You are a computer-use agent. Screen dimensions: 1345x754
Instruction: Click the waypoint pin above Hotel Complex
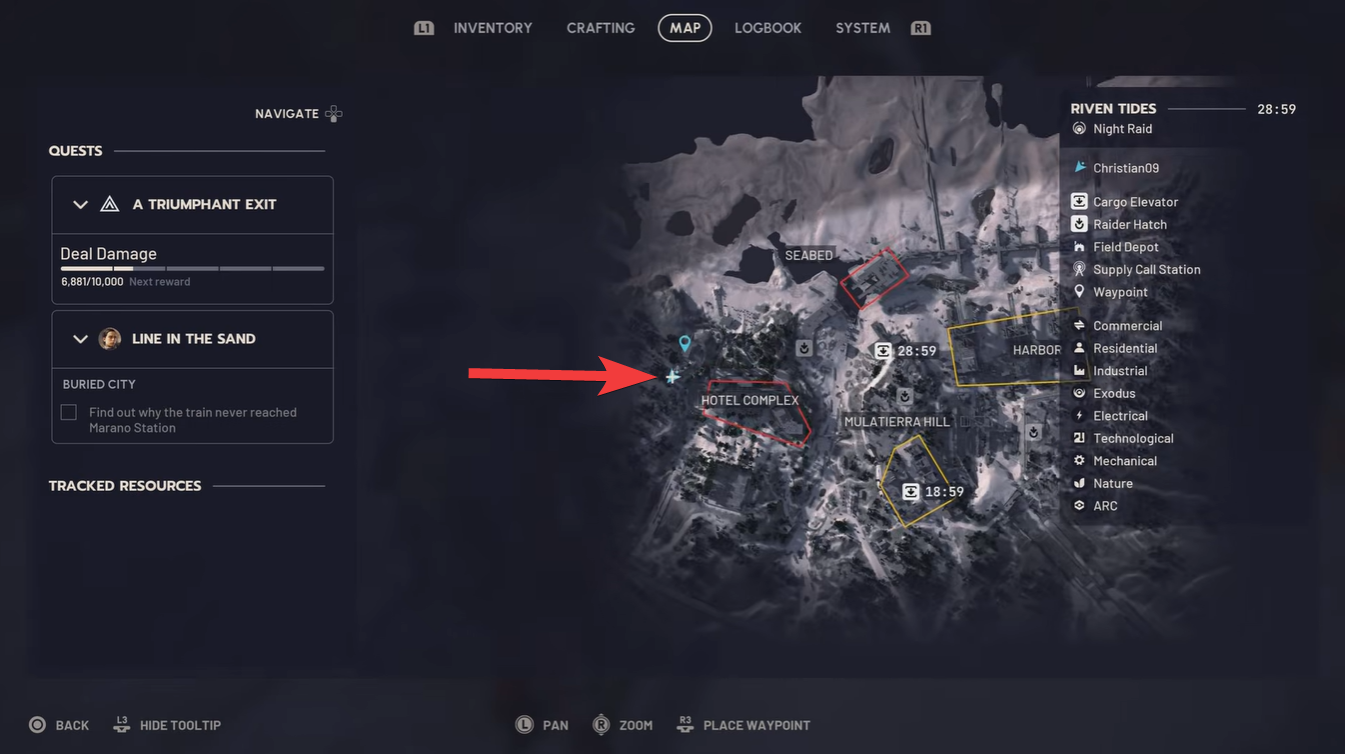coord(684,343)
